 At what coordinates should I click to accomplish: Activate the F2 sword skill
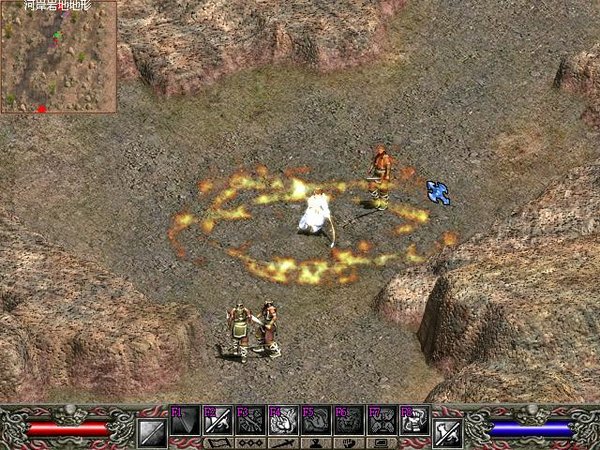pos(218,421)
